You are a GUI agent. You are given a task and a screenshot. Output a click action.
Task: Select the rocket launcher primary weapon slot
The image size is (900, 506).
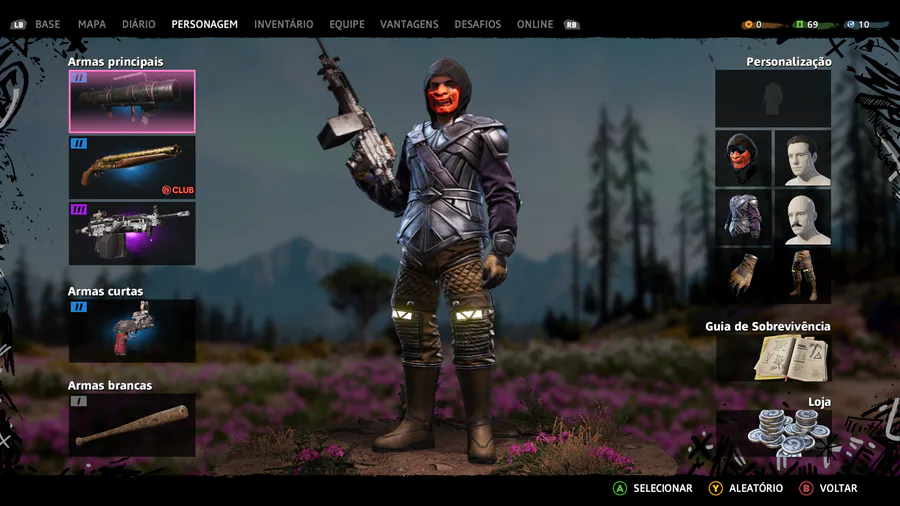[132, 101]
